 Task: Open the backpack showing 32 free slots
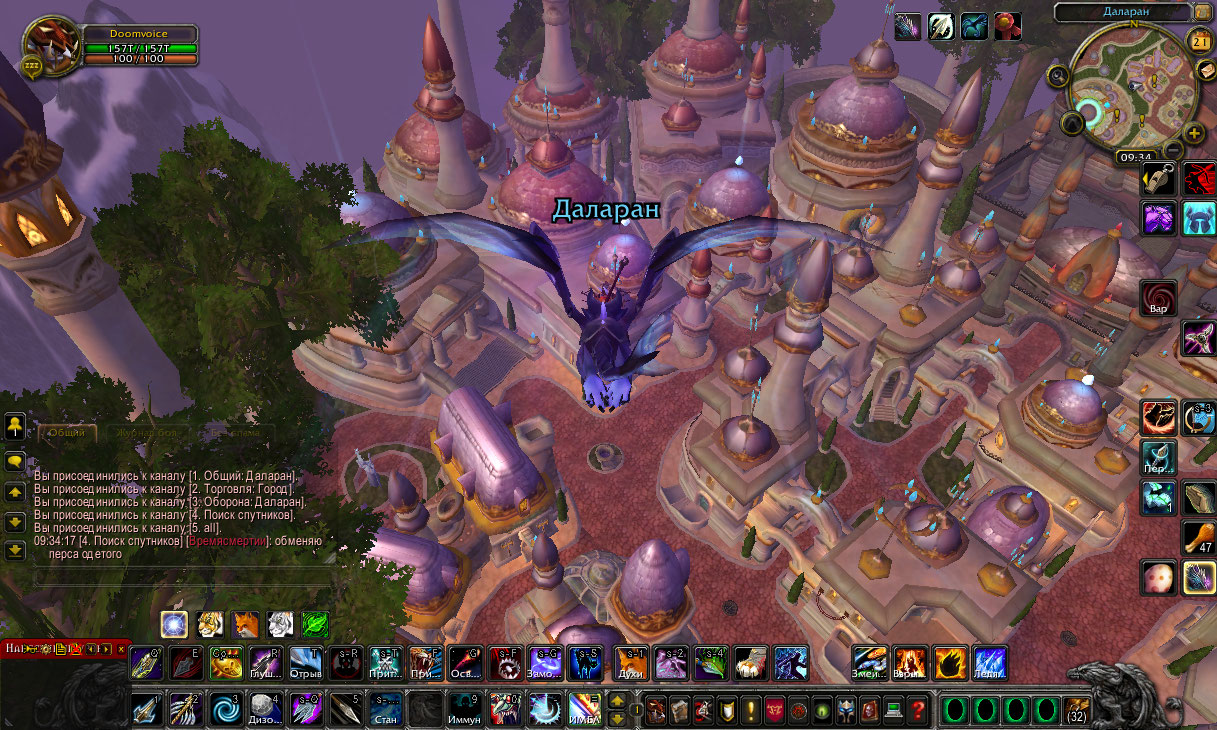tap(1076, 708)
